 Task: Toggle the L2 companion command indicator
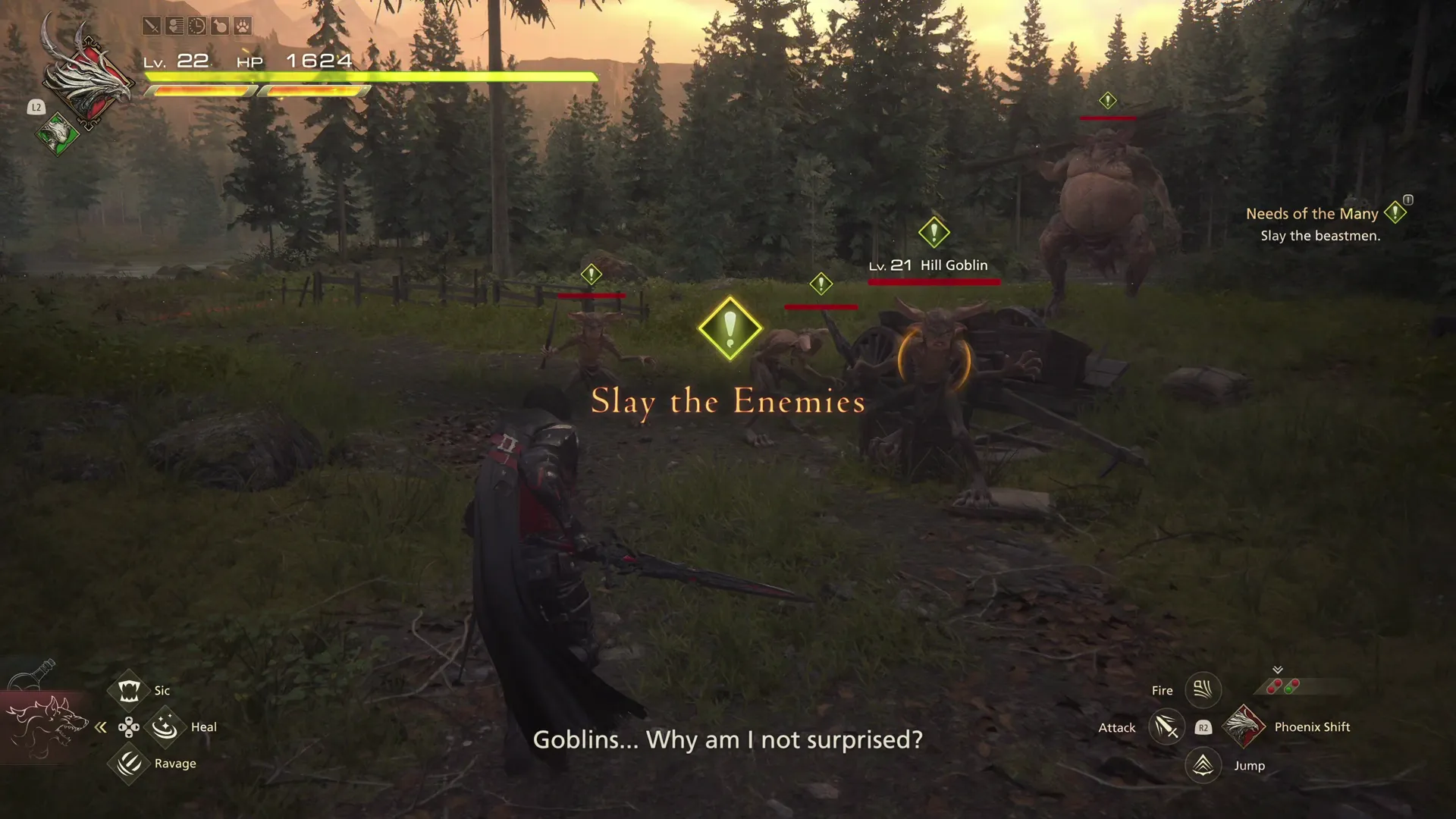(36, 108)
